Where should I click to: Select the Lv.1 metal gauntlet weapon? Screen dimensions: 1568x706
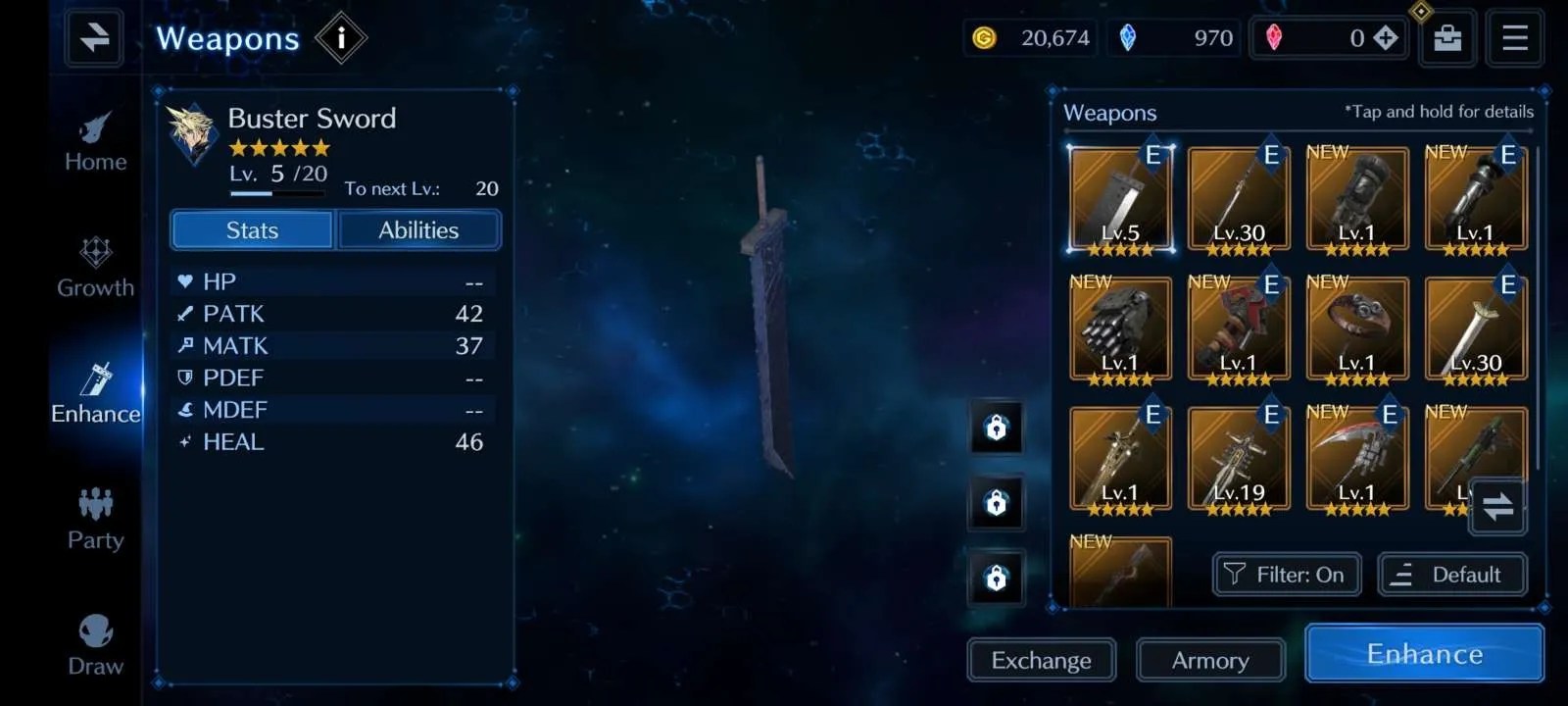(1120, 330)
